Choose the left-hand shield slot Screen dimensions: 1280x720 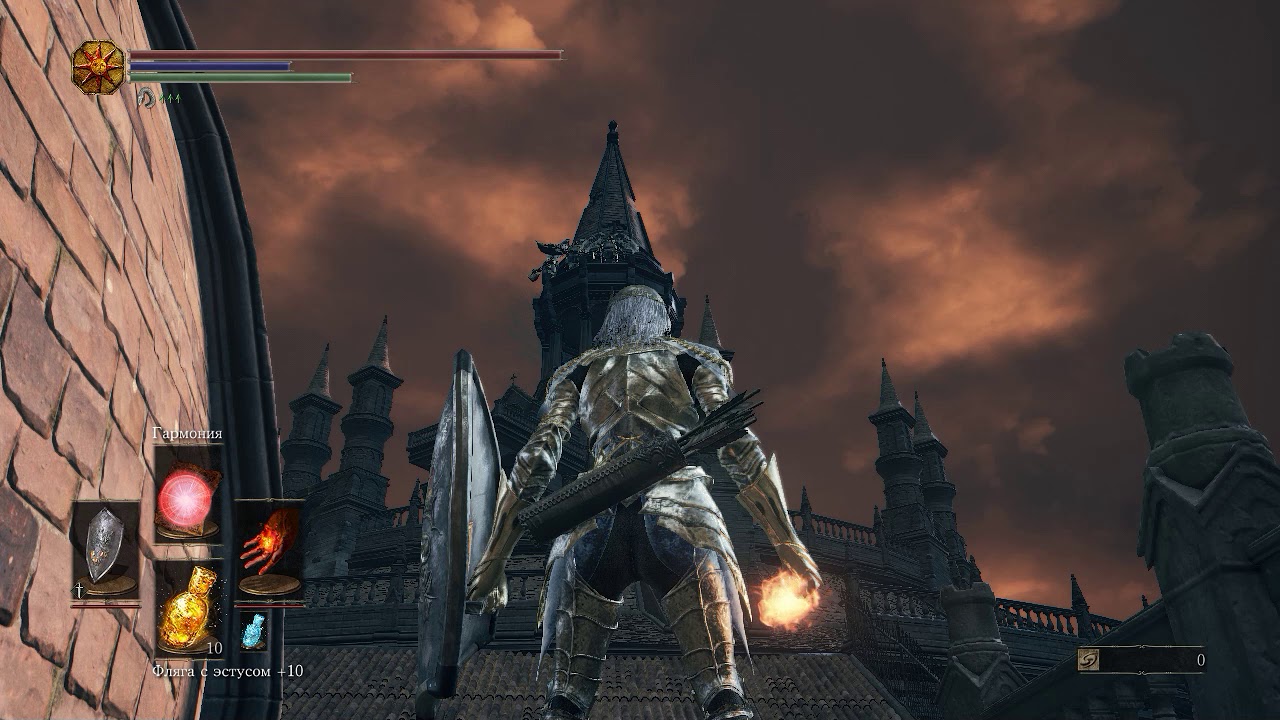click(x=104, y=548)
